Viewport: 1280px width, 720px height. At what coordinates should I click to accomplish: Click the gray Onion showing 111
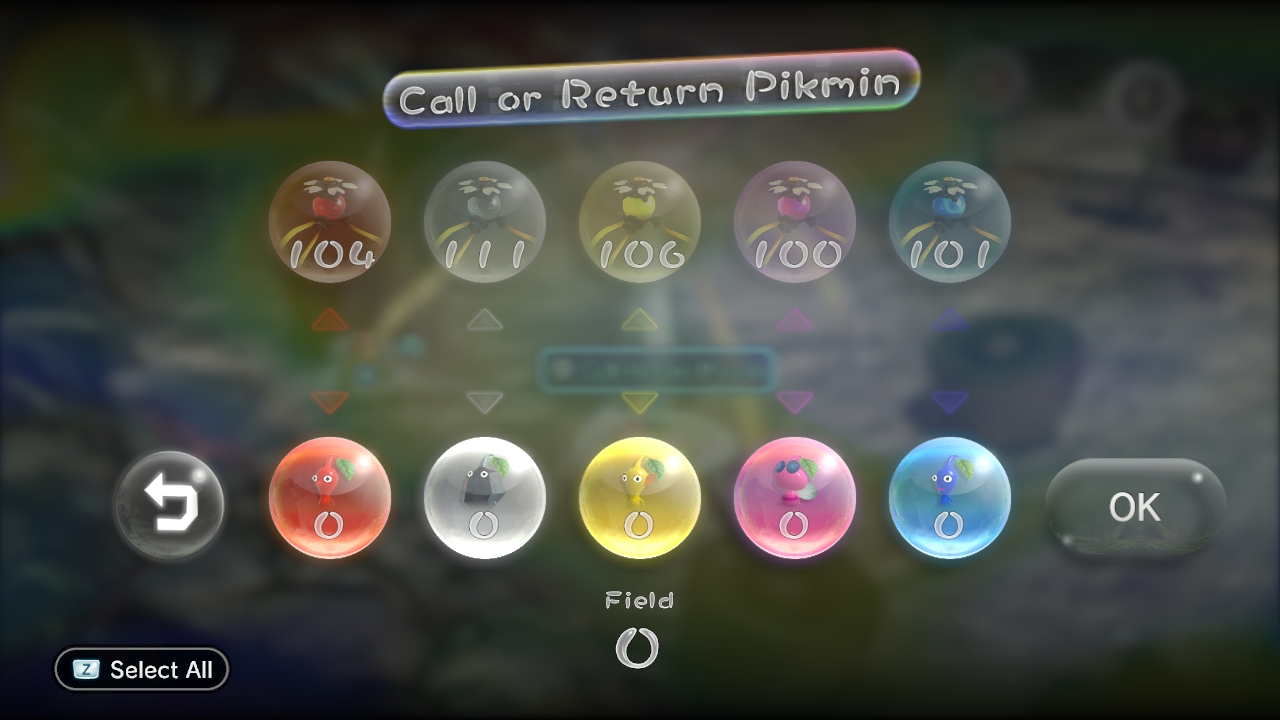pyautogui.click(x=485, y=222)
